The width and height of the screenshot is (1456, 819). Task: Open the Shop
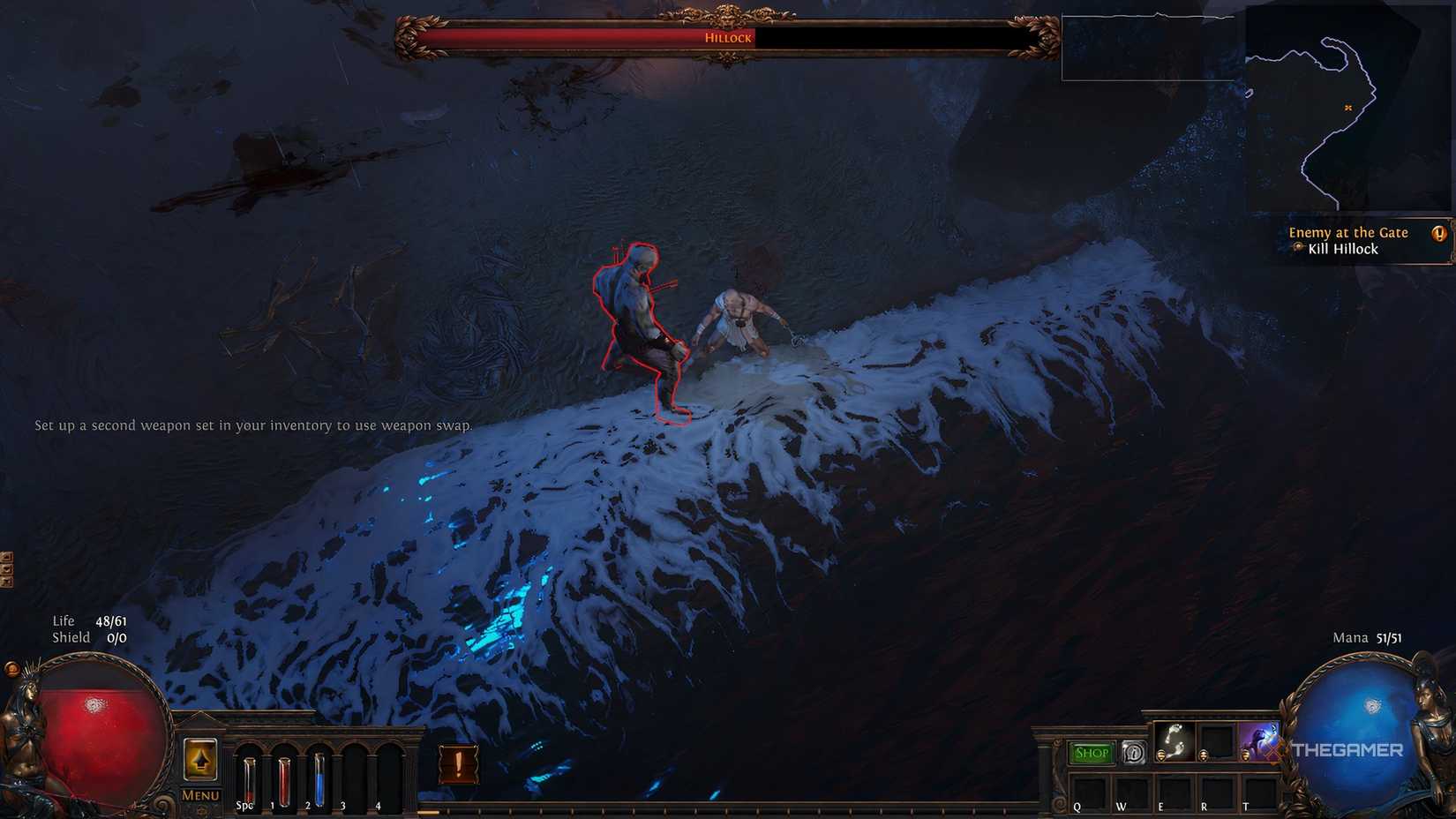(1092, 752)
